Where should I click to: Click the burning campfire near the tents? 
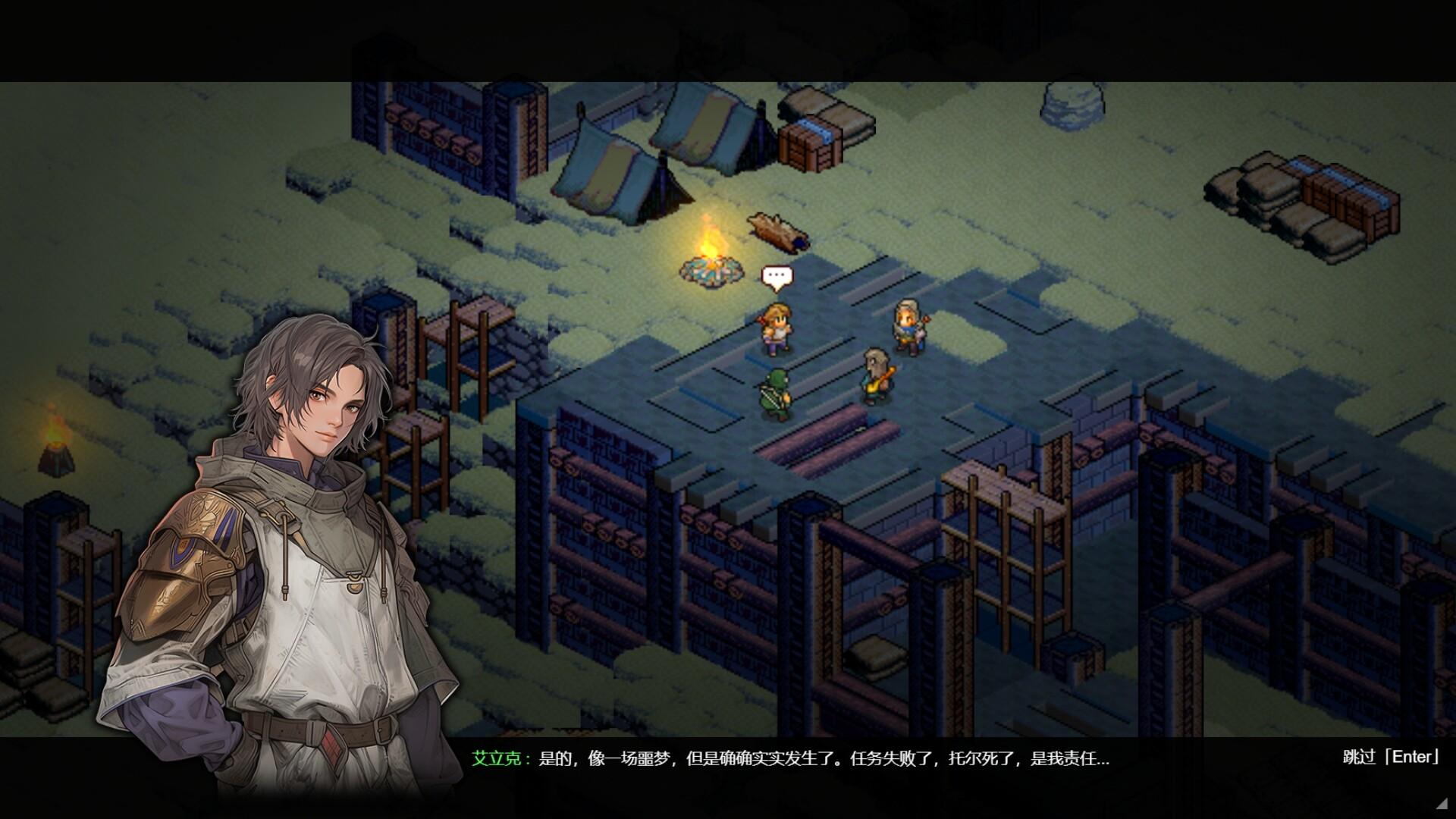(x=711, y=258)
